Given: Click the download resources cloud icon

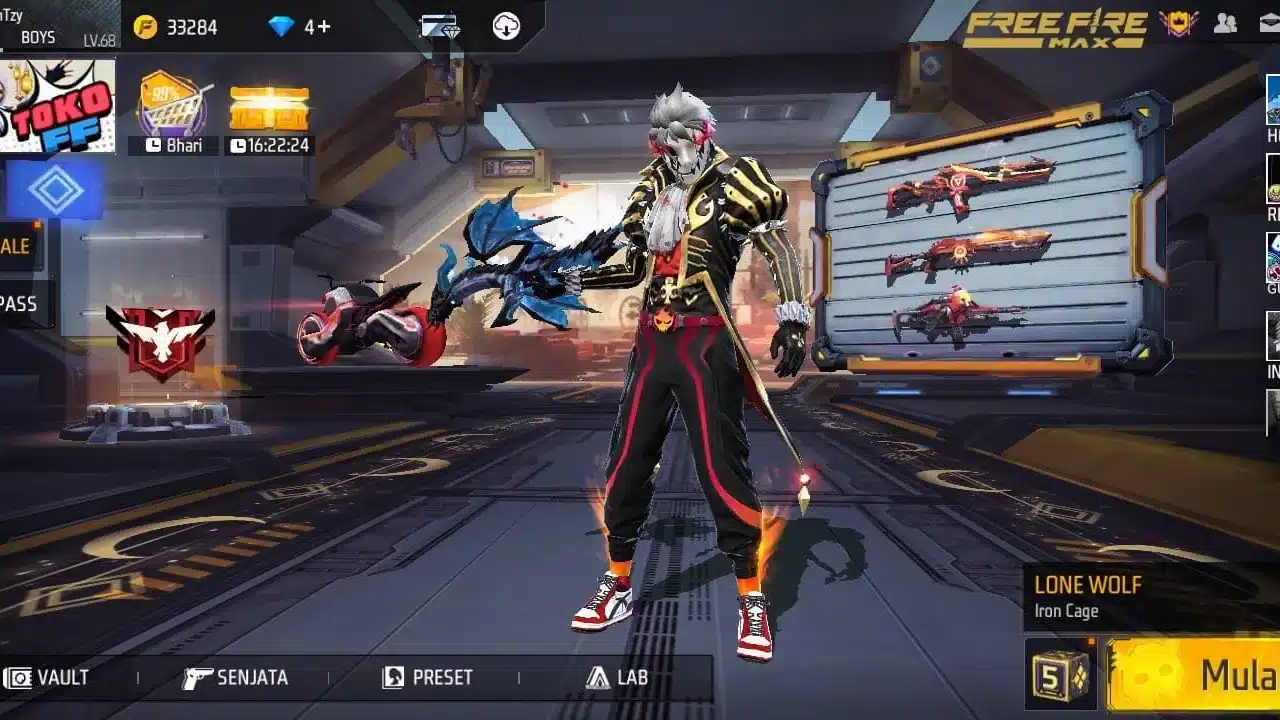Looking at the screenshot, I should tap(505, 27).
